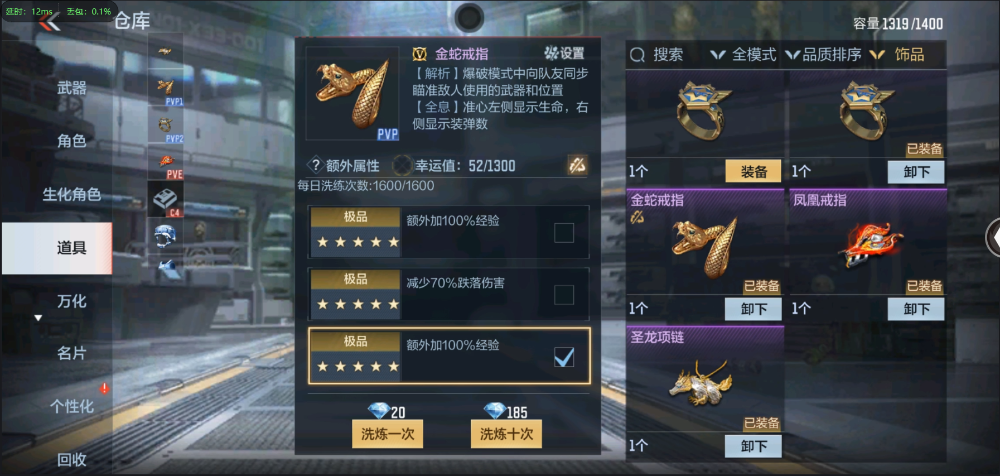Open the 全模式 mode filter dropdown
Screen dimensions: 1000x476
(744, 55)
